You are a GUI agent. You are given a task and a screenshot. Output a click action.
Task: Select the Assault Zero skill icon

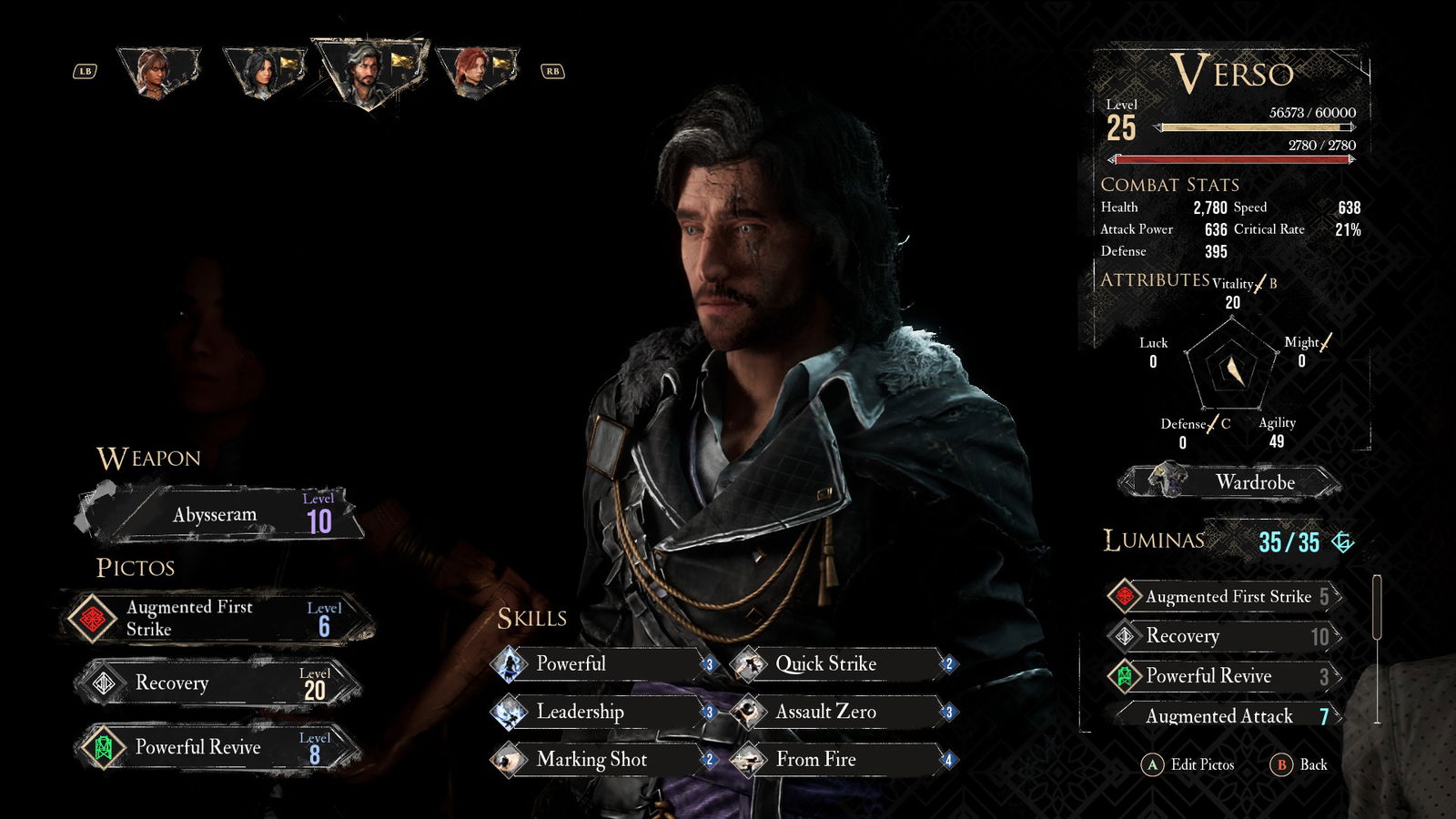pos(749,712)
